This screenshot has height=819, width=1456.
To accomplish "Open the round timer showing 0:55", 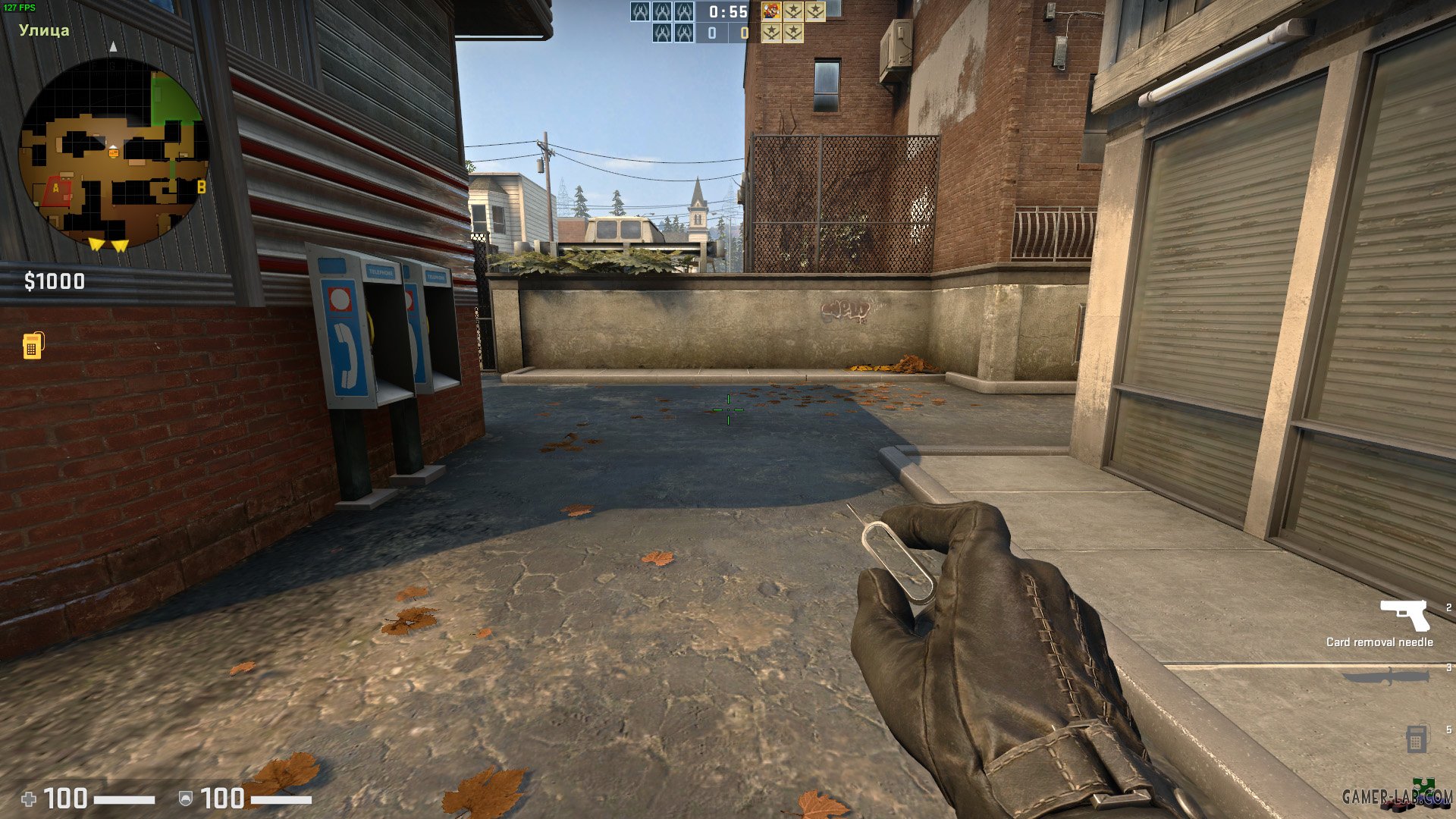I will tap(728, 12).
